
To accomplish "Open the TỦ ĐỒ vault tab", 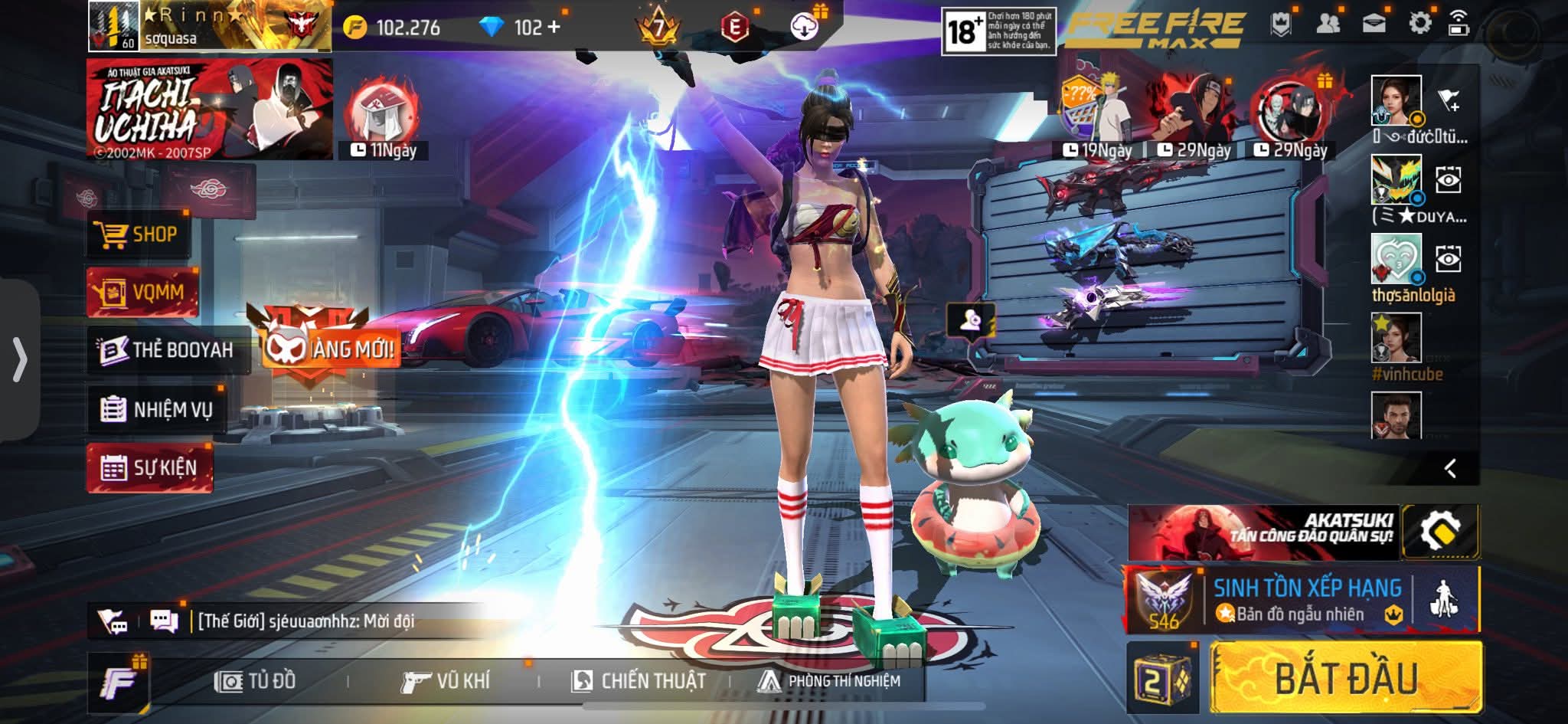I will click(x=256, y=680).
